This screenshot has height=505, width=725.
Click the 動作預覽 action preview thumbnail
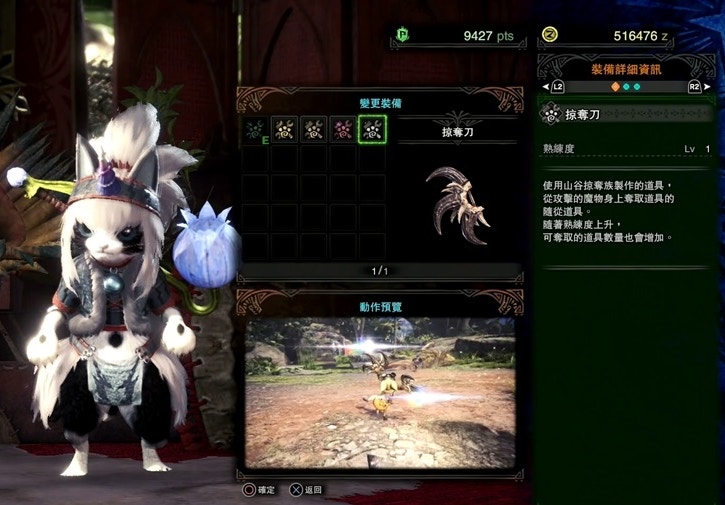coord(380,392)
